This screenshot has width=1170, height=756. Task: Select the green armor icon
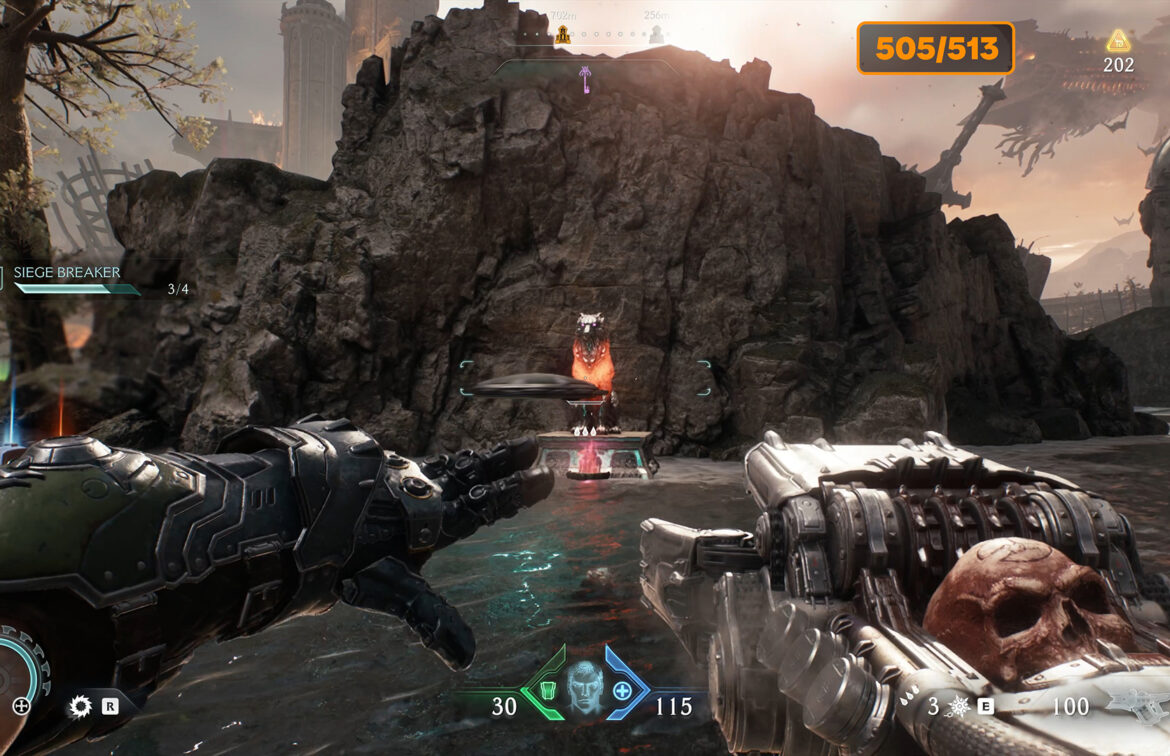[x=546, y=690]
